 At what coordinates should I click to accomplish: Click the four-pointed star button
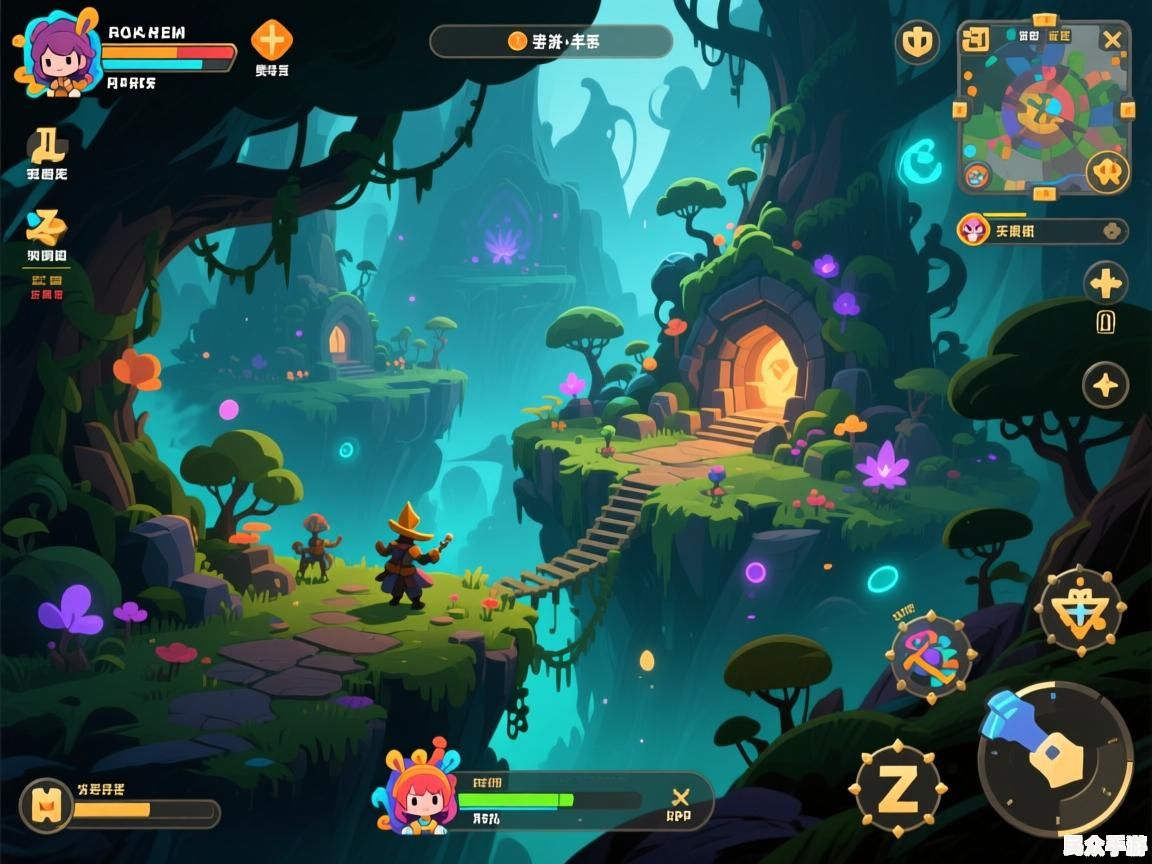(x=1106, y=385)
